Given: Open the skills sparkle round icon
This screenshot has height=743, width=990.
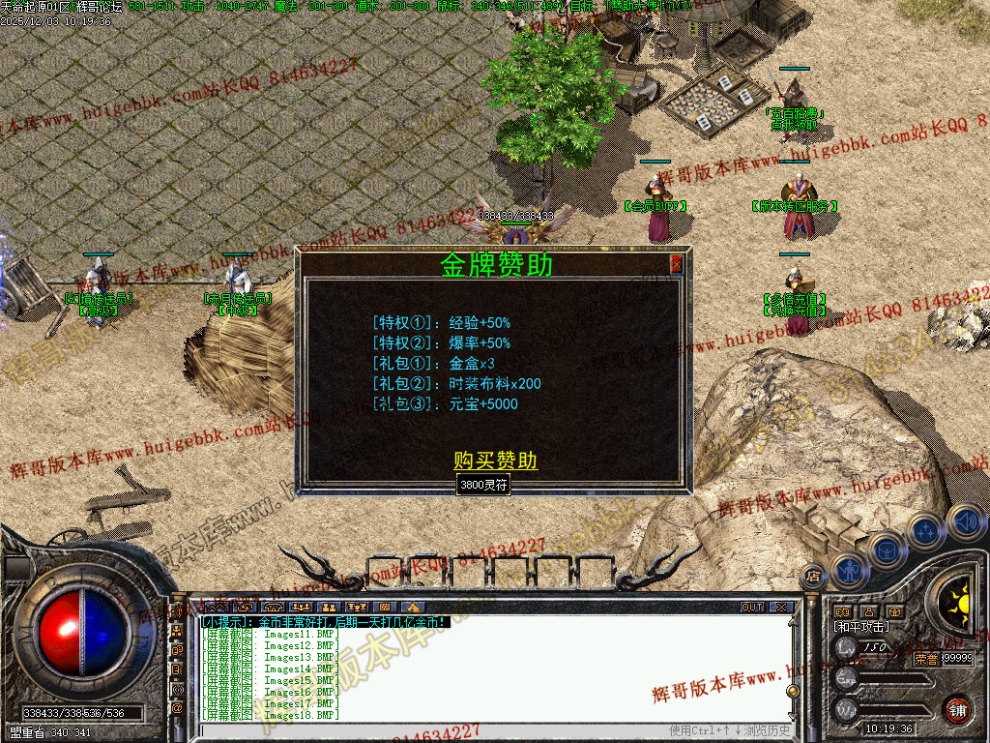Looking at the screenshot, I should (926, 529).
